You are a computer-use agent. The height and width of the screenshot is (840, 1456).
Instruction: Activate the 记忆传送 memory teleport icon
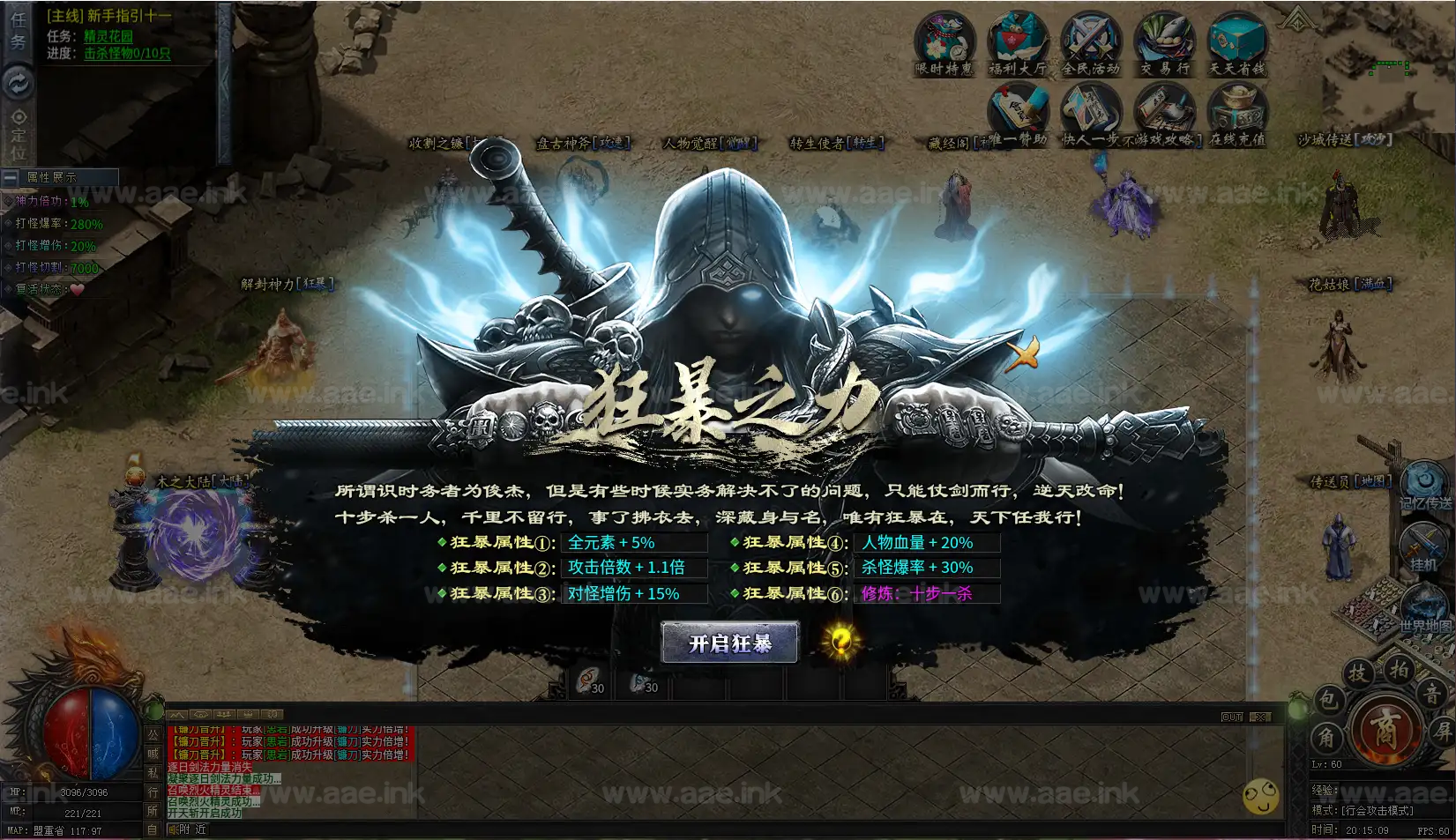(x=1424, y=485)
